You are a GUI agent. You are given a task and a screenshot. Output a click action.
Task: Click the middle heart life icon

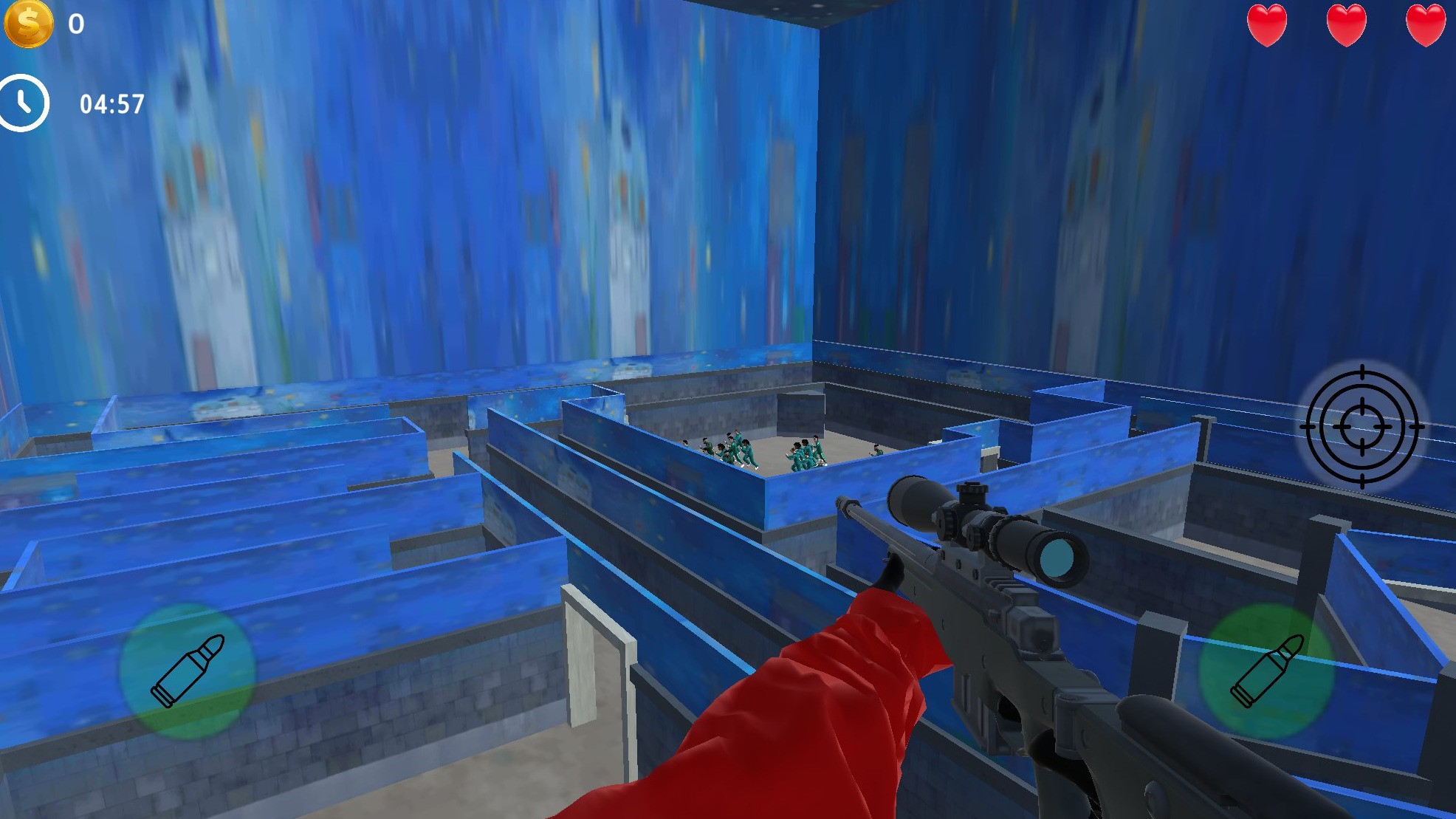click(1345, 24)
